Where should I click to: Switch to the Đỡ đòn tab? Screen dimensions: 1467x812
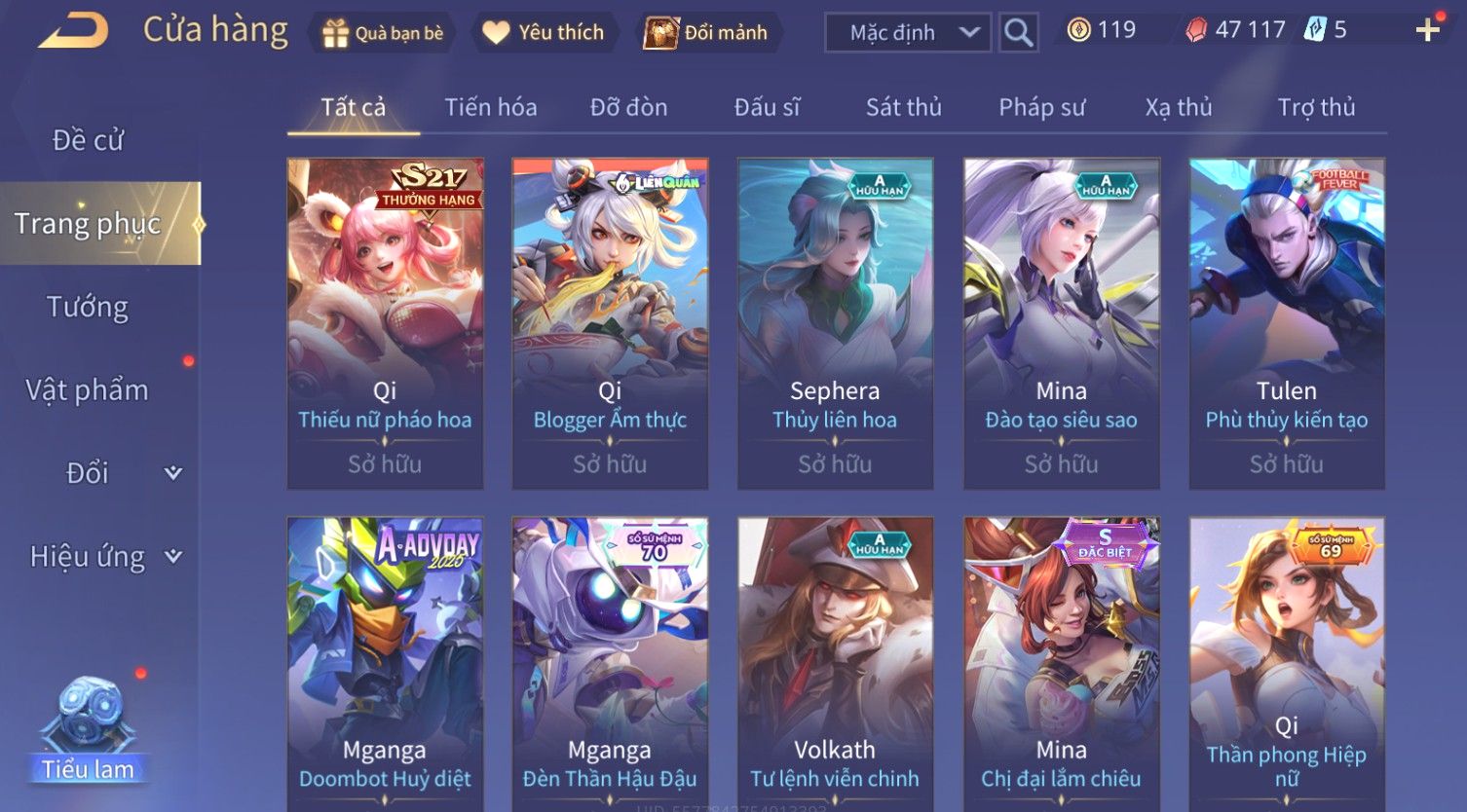[x=628, y=107]
